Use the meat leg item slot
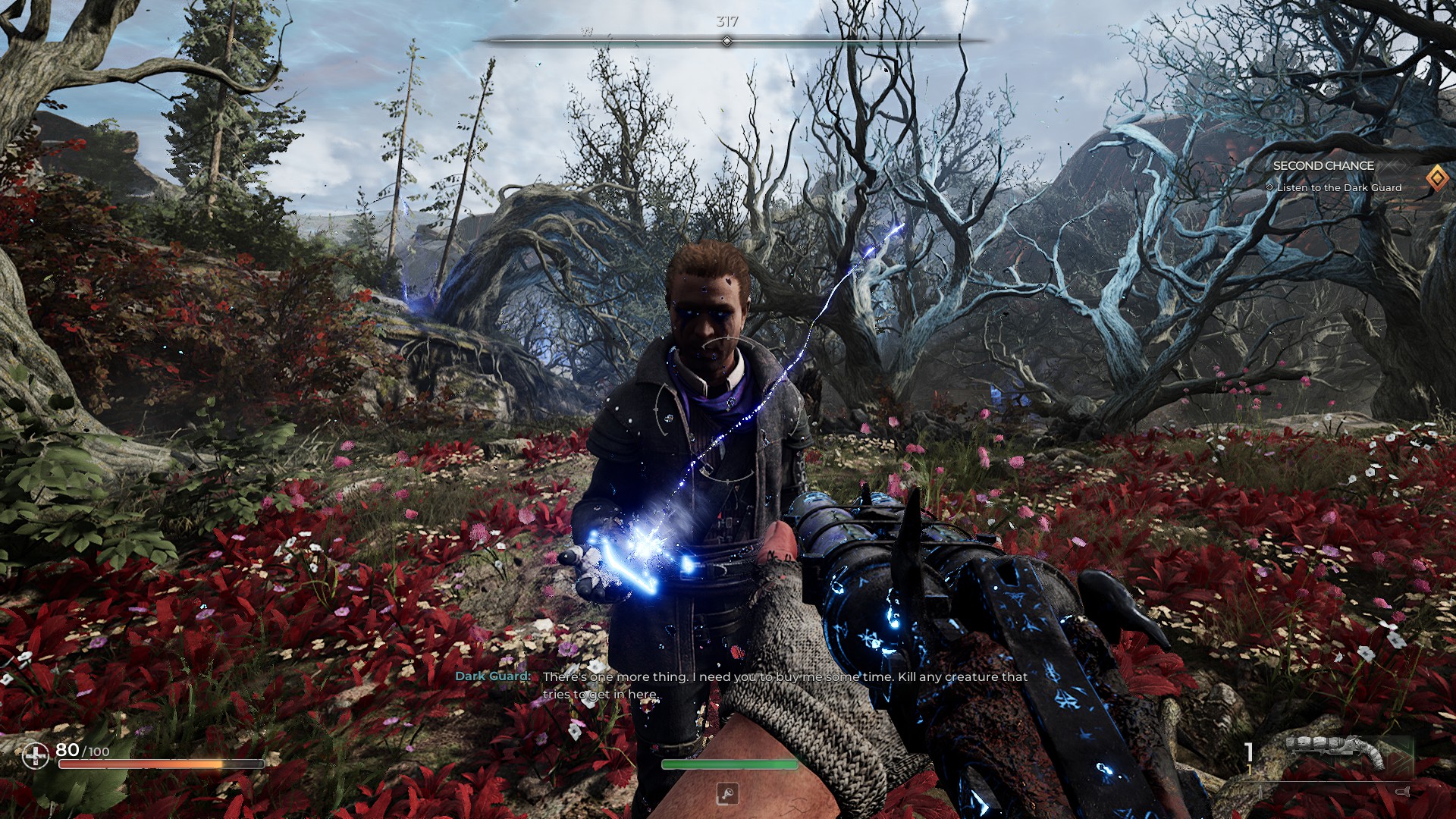1456x819 pixels. [727, 794]
